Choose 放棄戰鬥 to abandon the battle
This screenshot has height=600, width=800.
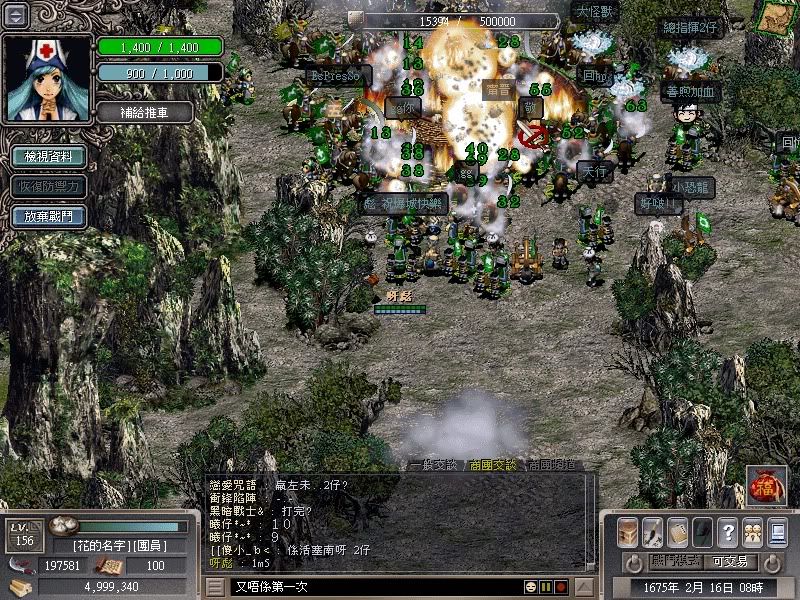[48, 216]
